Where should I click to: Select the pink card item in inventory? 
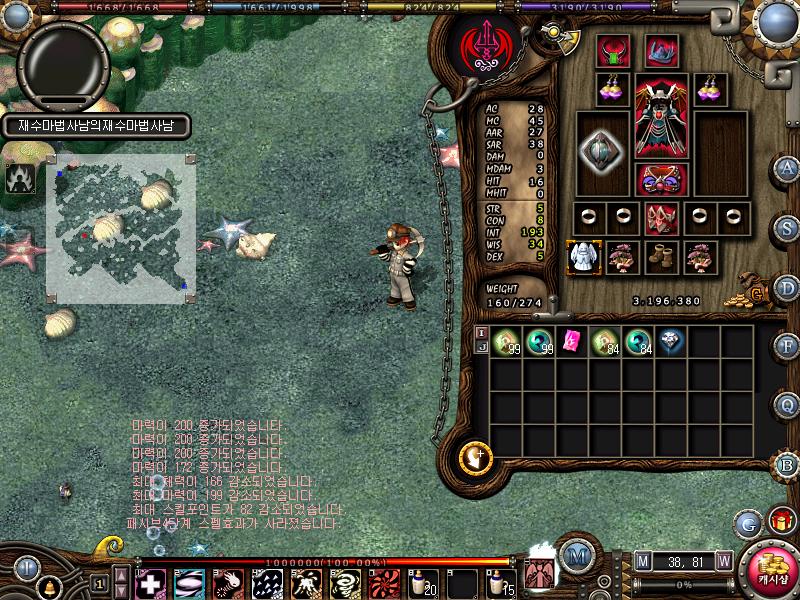pos(572,340)
